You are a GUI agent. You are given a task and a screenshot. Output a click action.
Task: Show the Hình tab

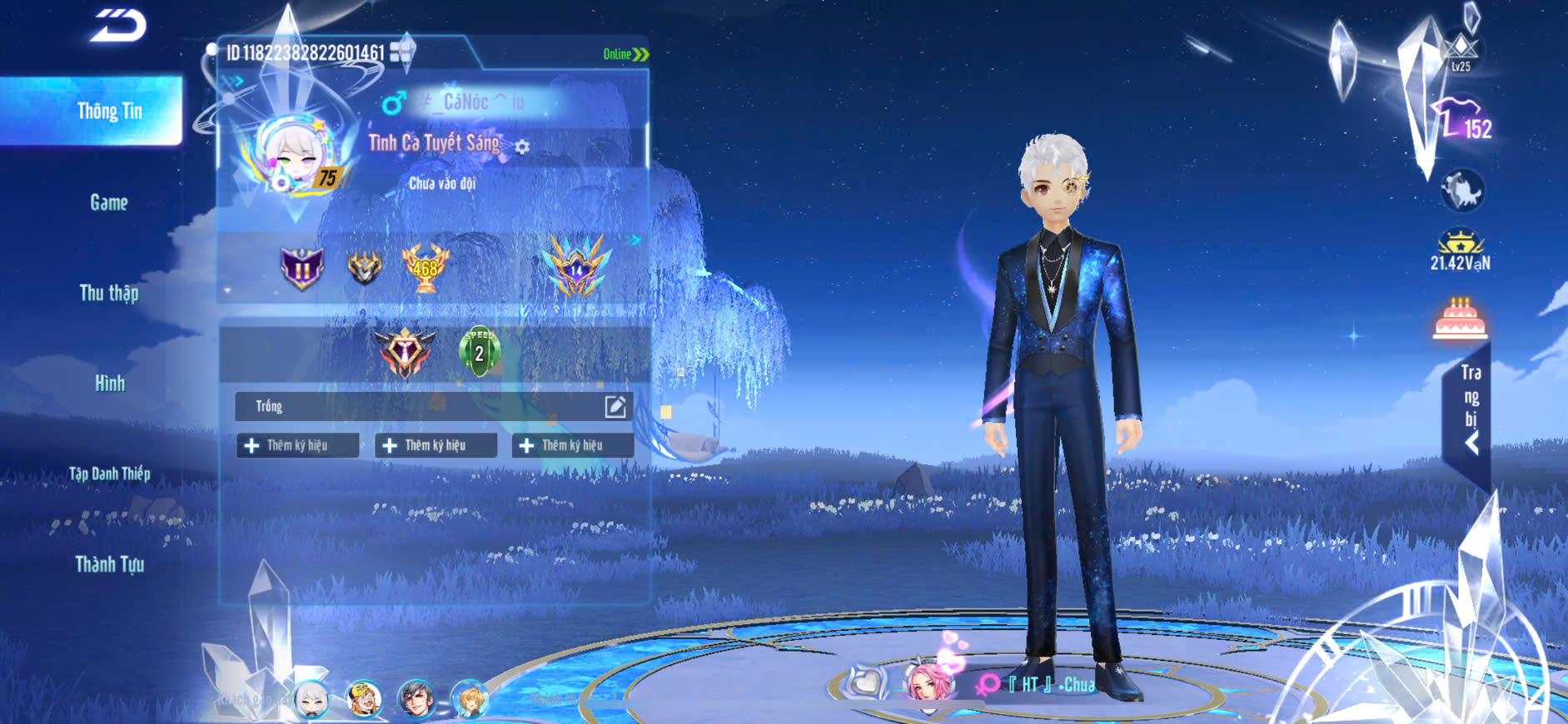pos(109,384)
